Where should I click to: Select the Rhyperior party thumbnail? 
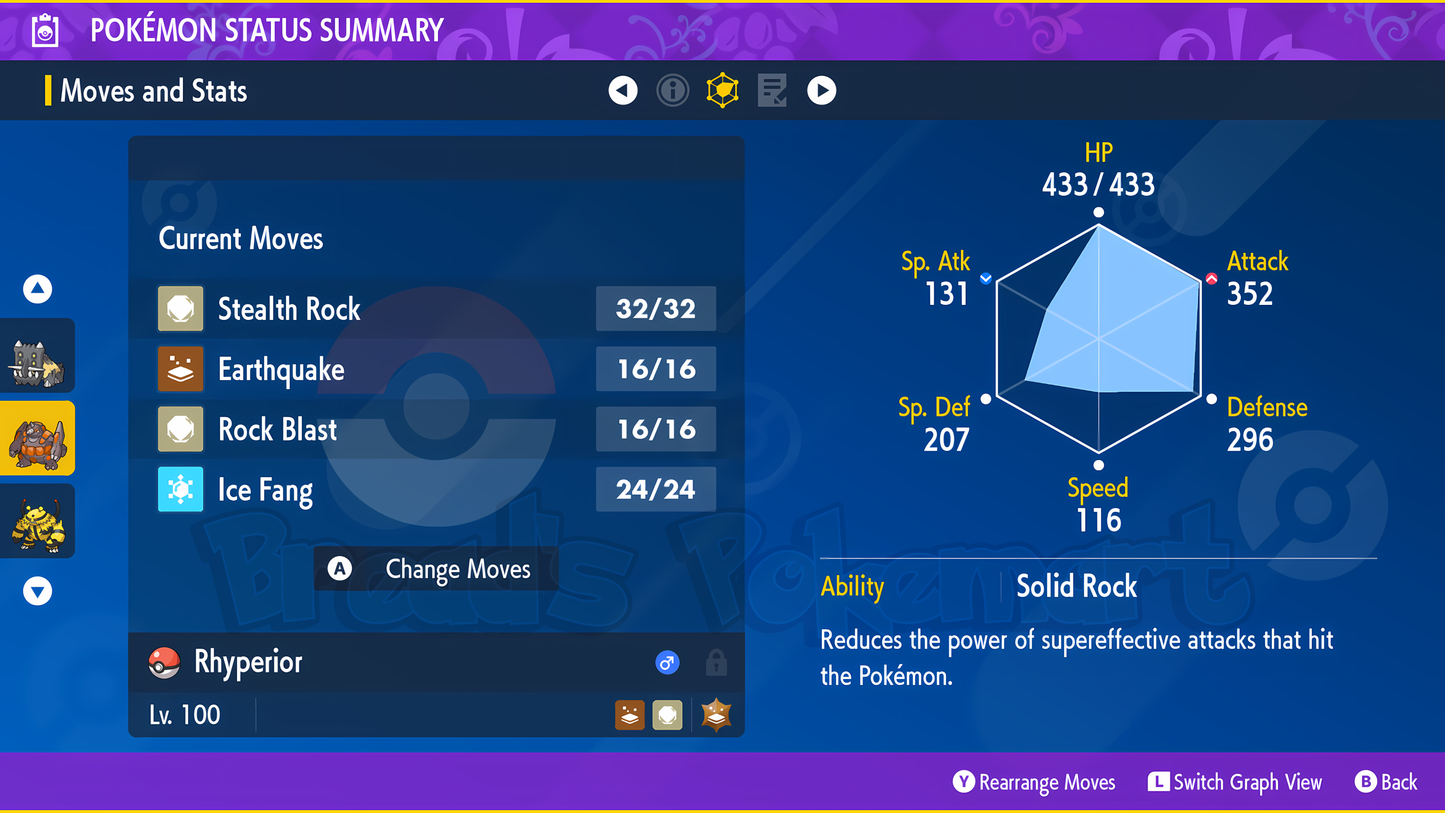pyautogui.click(x=38, y=439)
